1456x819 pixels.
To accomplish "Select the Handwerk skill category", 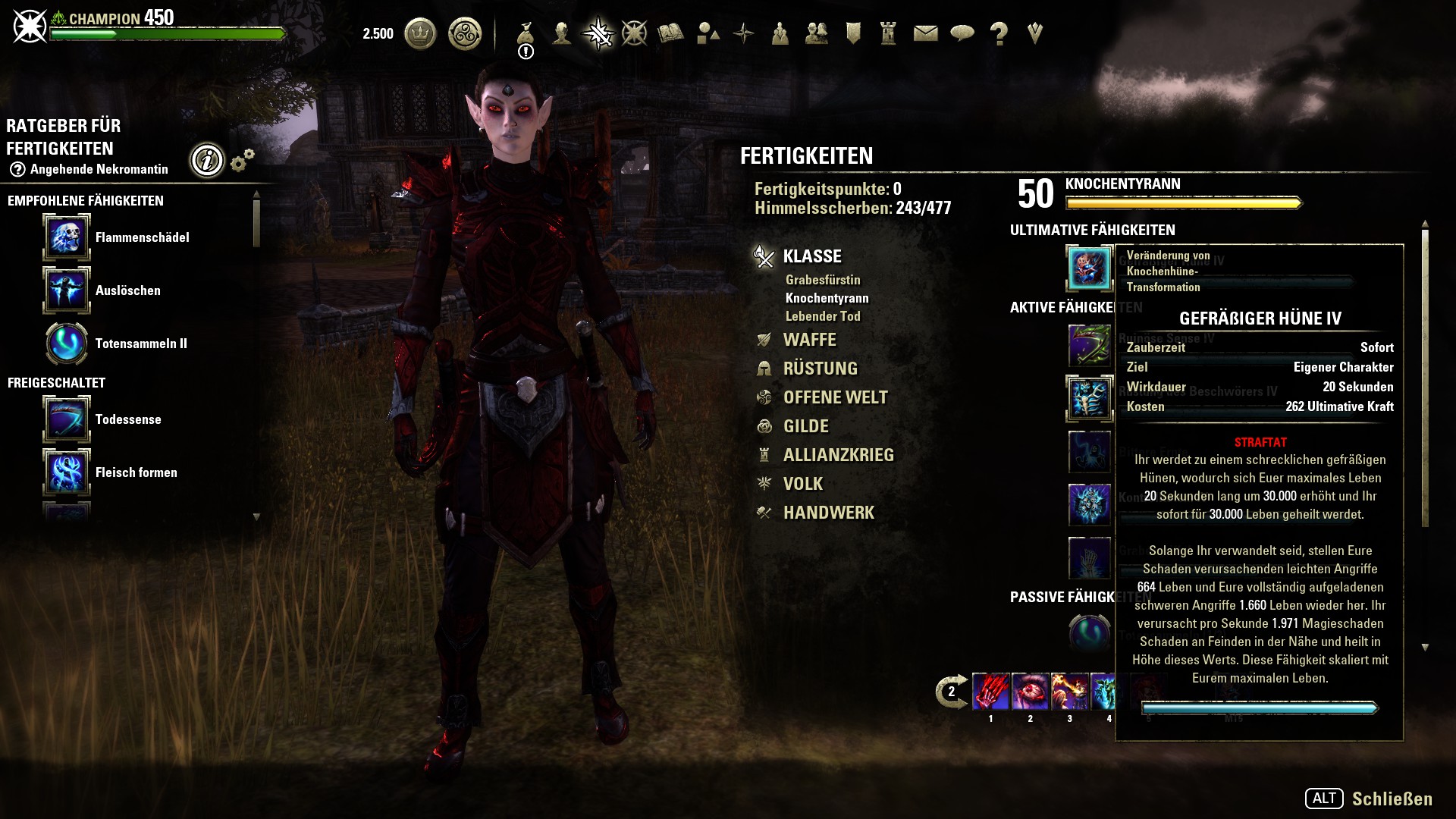I will click(x=828, y=513).
